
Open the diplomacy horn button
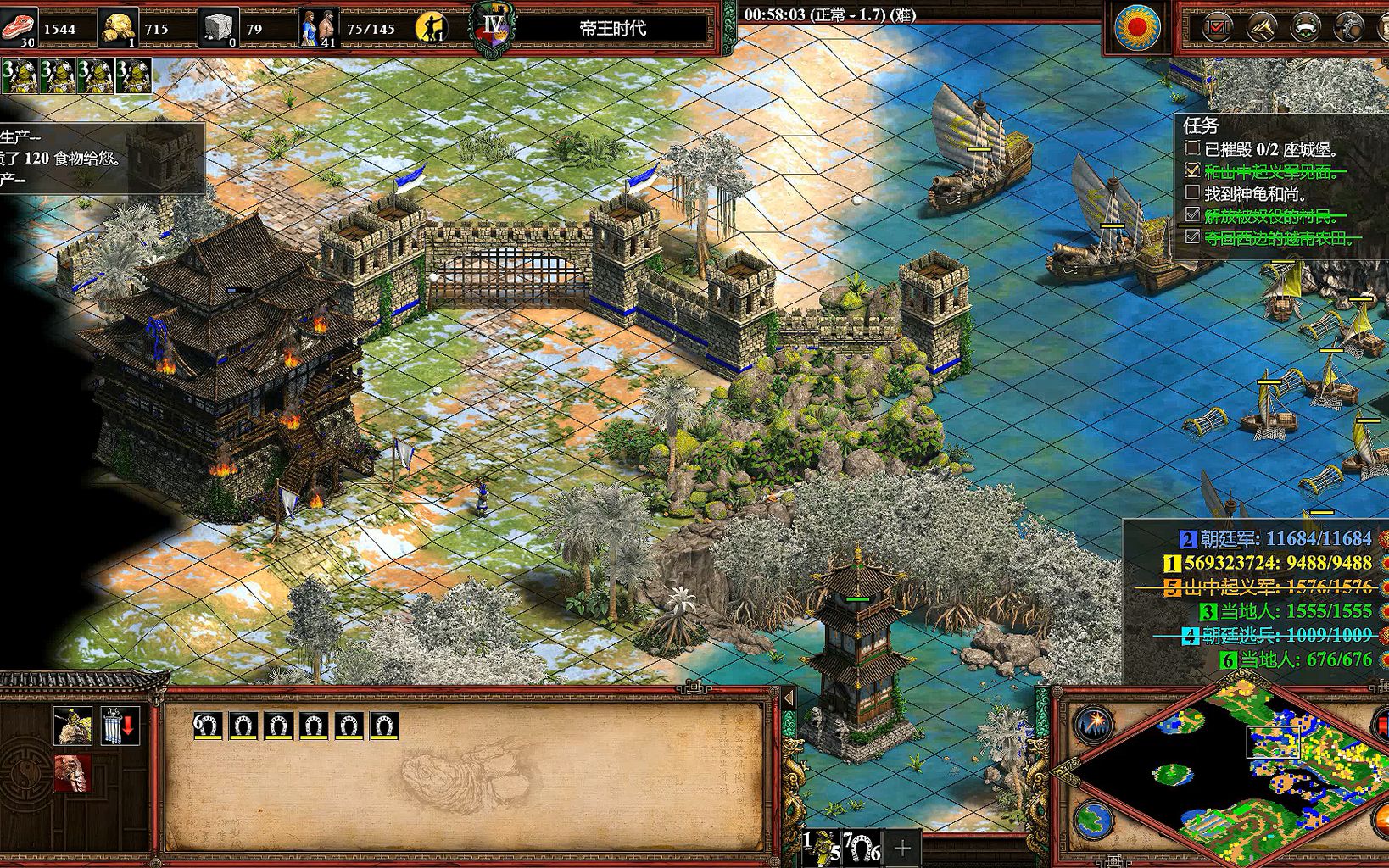click(1261, 28)
